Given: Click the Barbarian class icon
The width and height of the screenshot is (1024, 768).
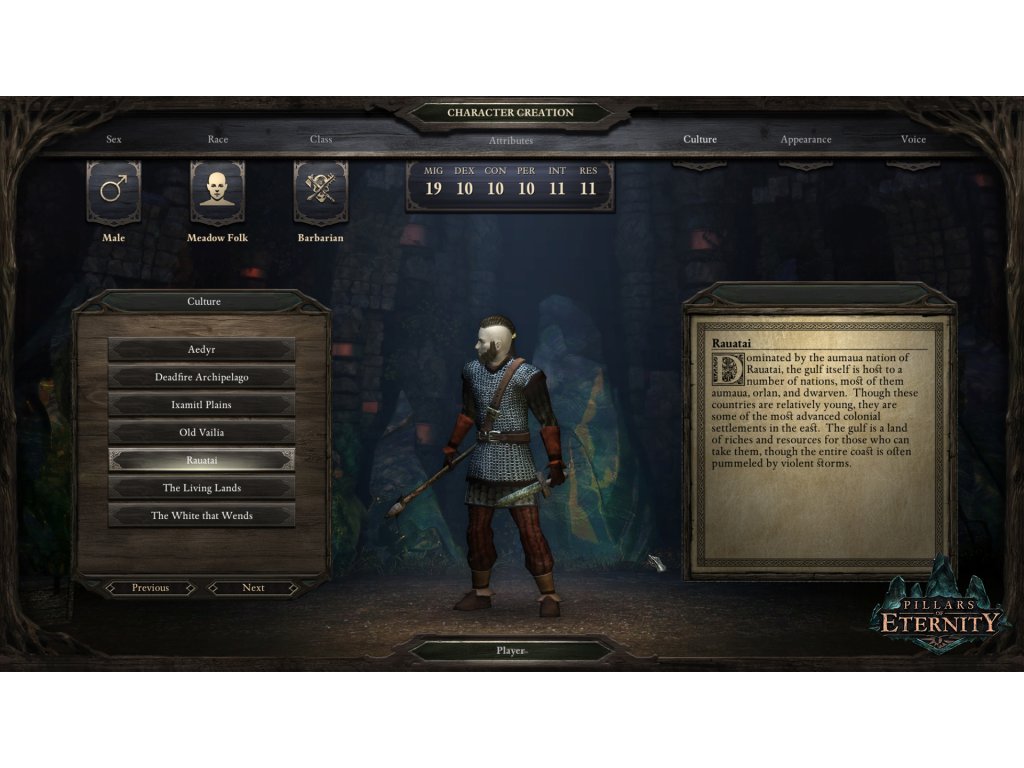Looking at the screenshot, I should click(321, 192).
